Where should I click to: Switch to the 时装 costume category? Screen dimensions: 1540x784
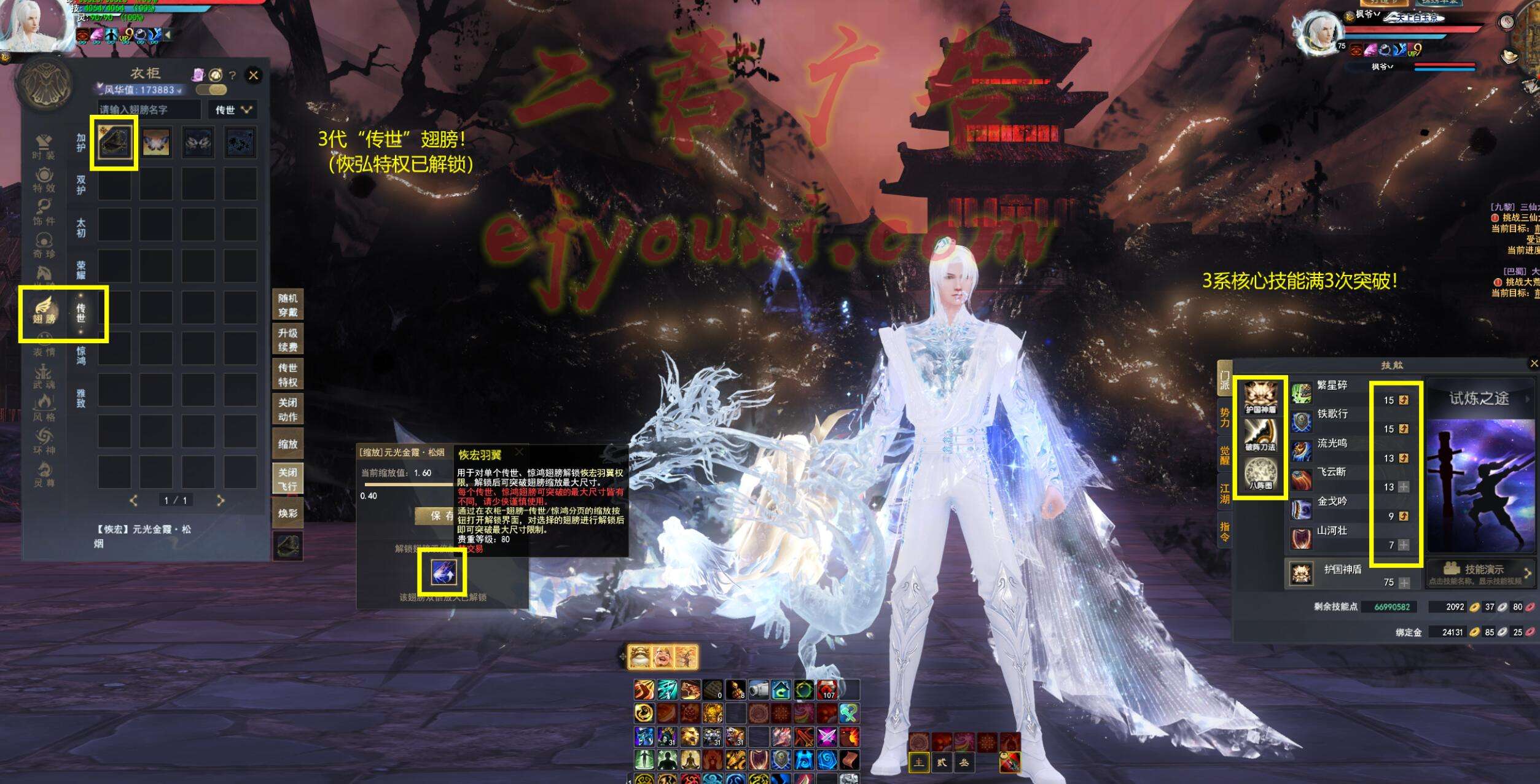(44, 147)
